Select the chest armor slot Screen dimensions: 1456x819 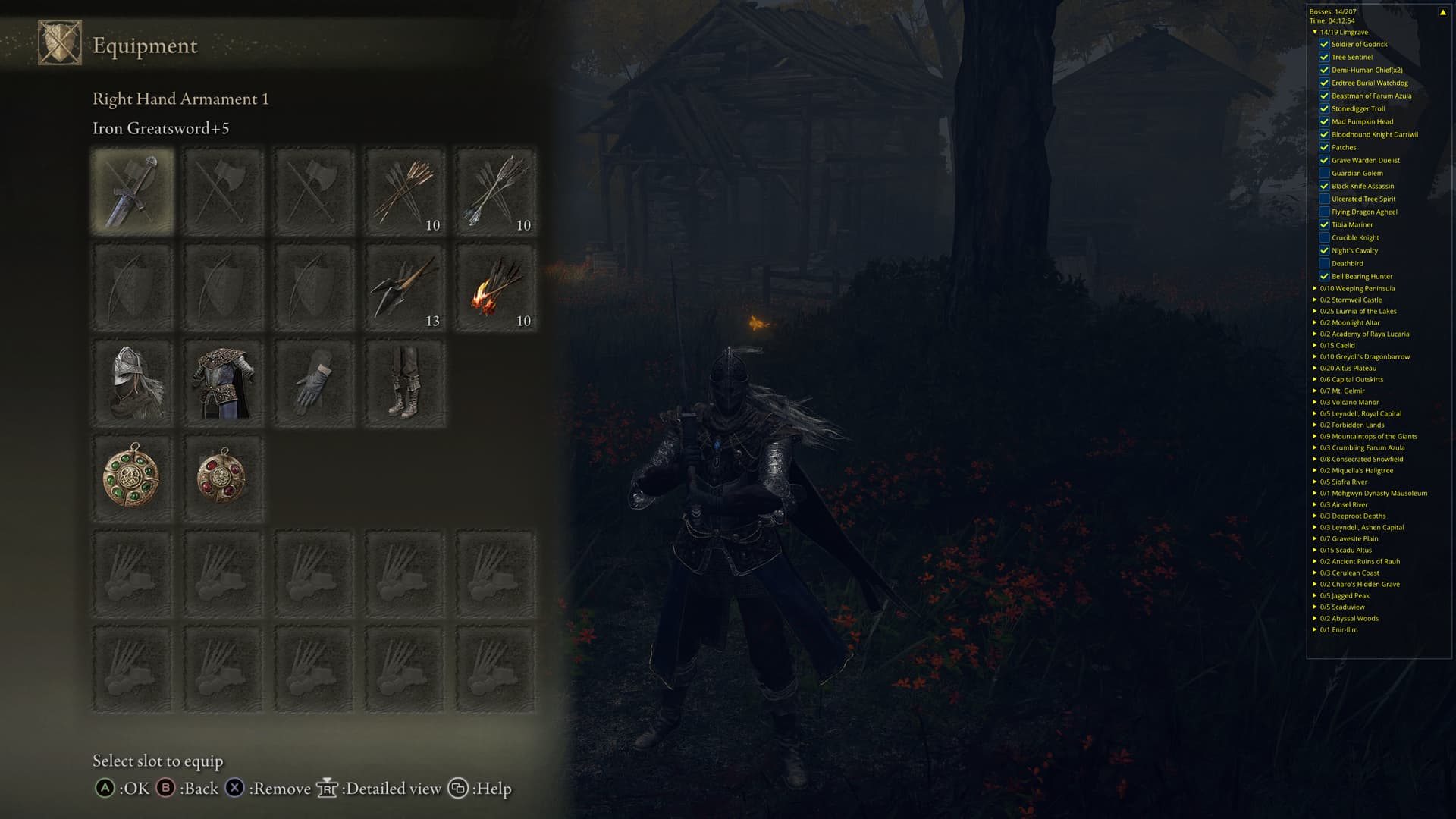pyautogui.click(x=223, y=383)
